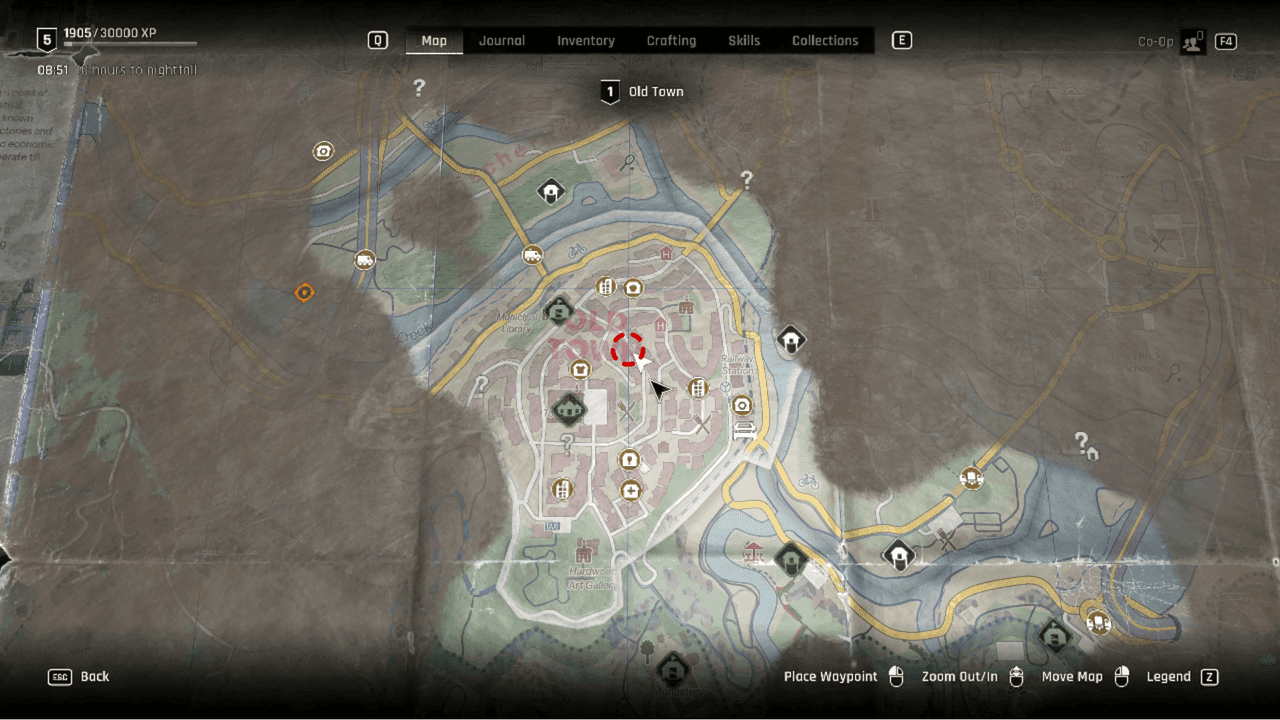Open the Collections tab
The height and width of the screenshot is (720, 1280).
click(825, 41)
